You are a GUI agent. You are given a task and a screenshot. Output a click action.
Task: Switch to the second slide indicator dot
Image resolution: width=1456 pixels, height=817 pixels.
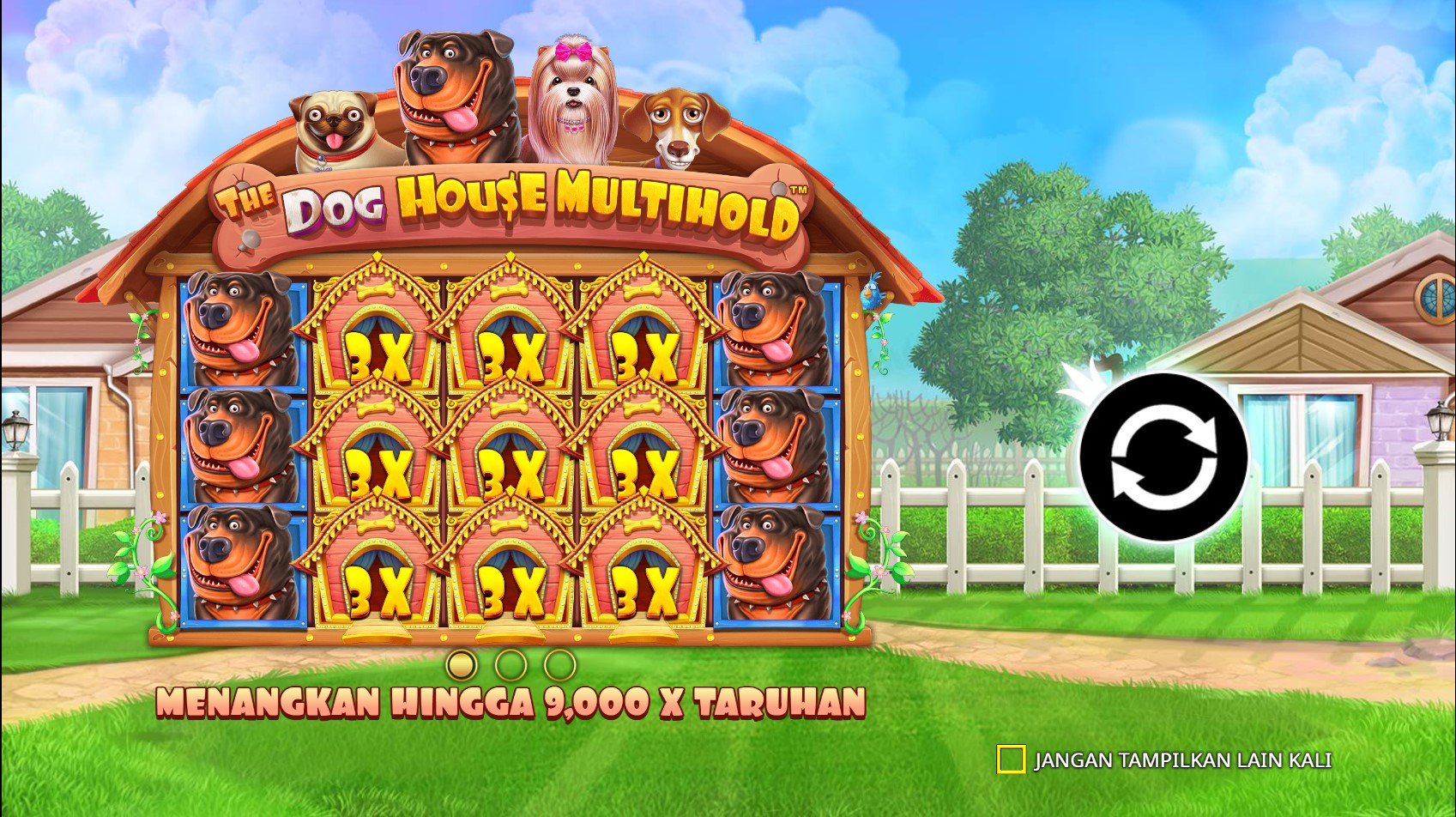[x=511, y=664]
